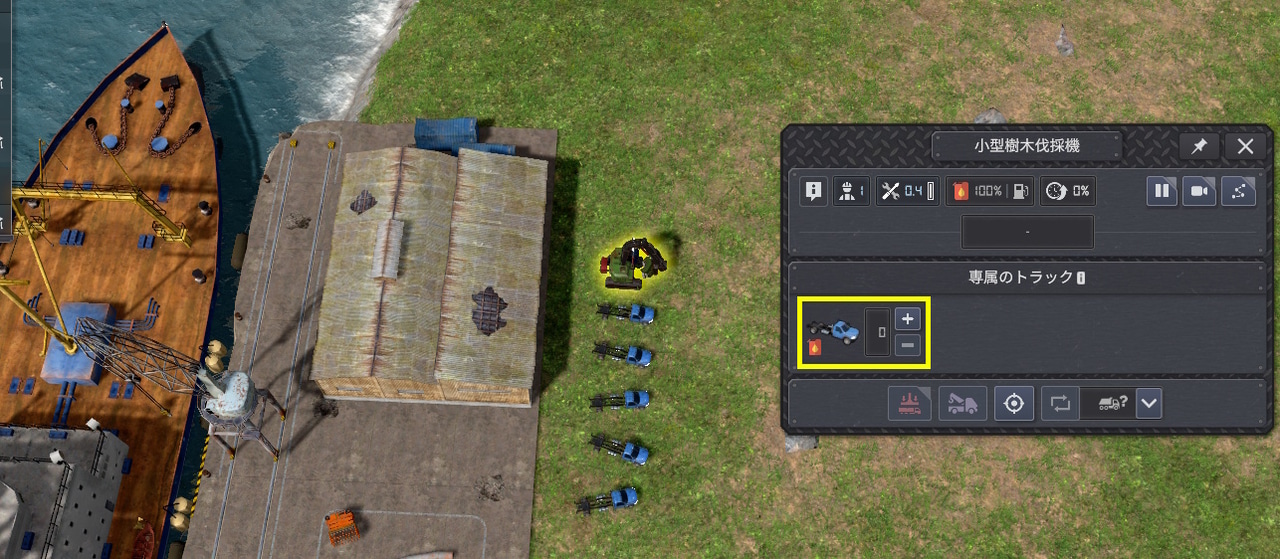This screenshot has width=1280, height=559.
Task: Remove a dedicated truck with minus button
Action: point(907,346)
